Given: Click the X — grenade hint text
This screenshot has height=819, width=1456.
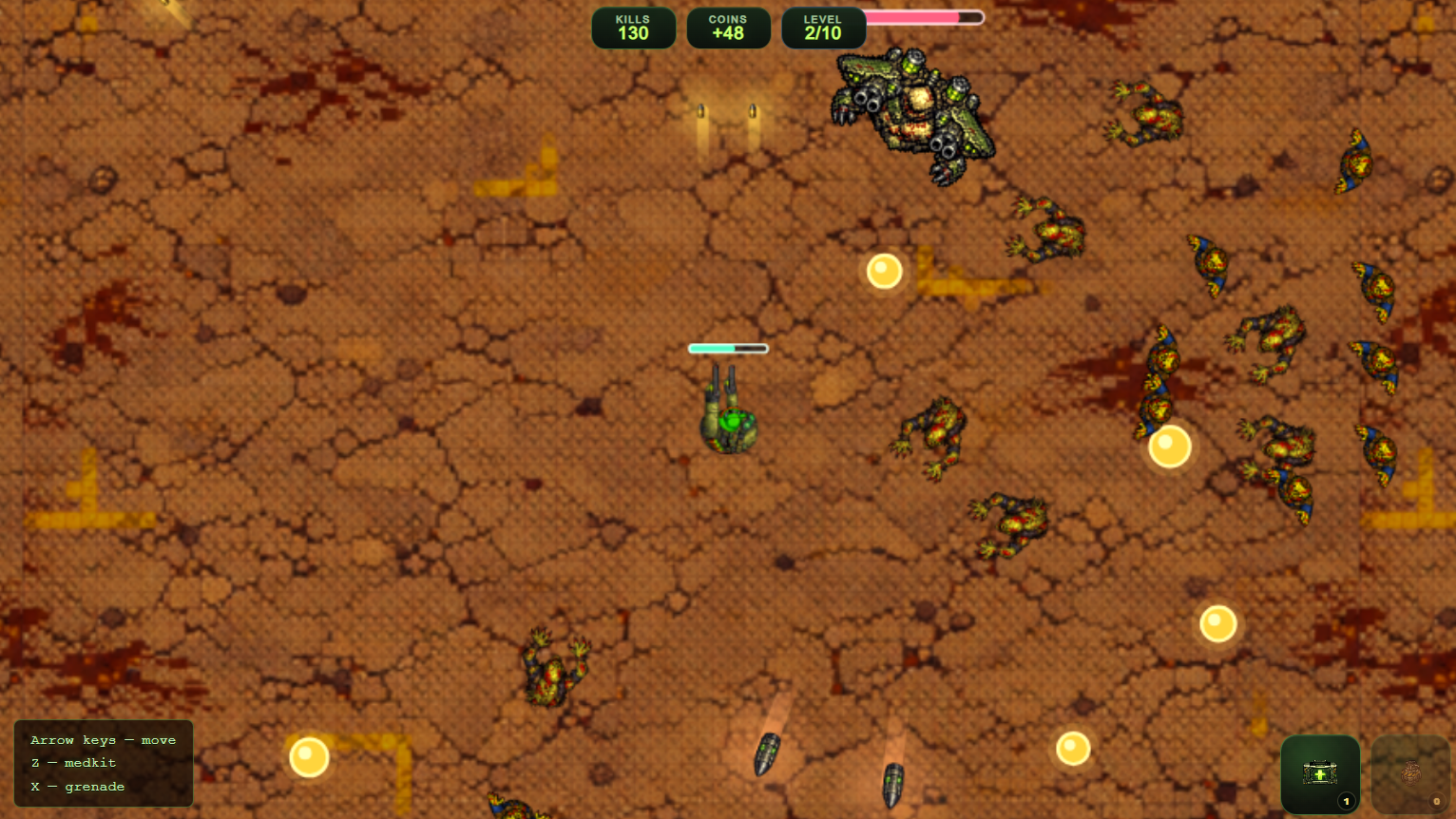Looking at the screenshot, I should point(78,786).
